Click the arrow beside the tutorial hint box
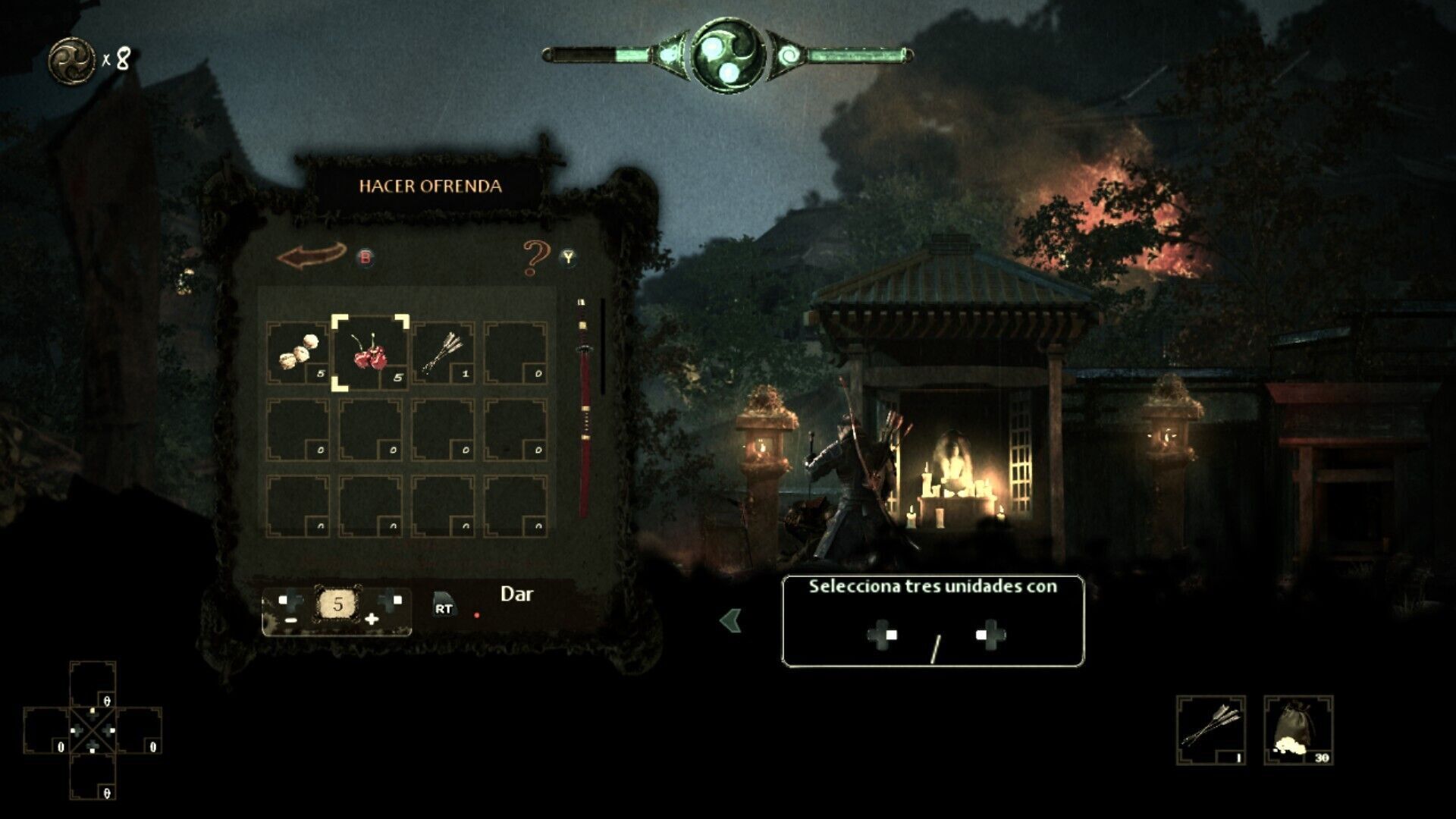Viewport: 1456px width, 819px height. click(730, 621)
